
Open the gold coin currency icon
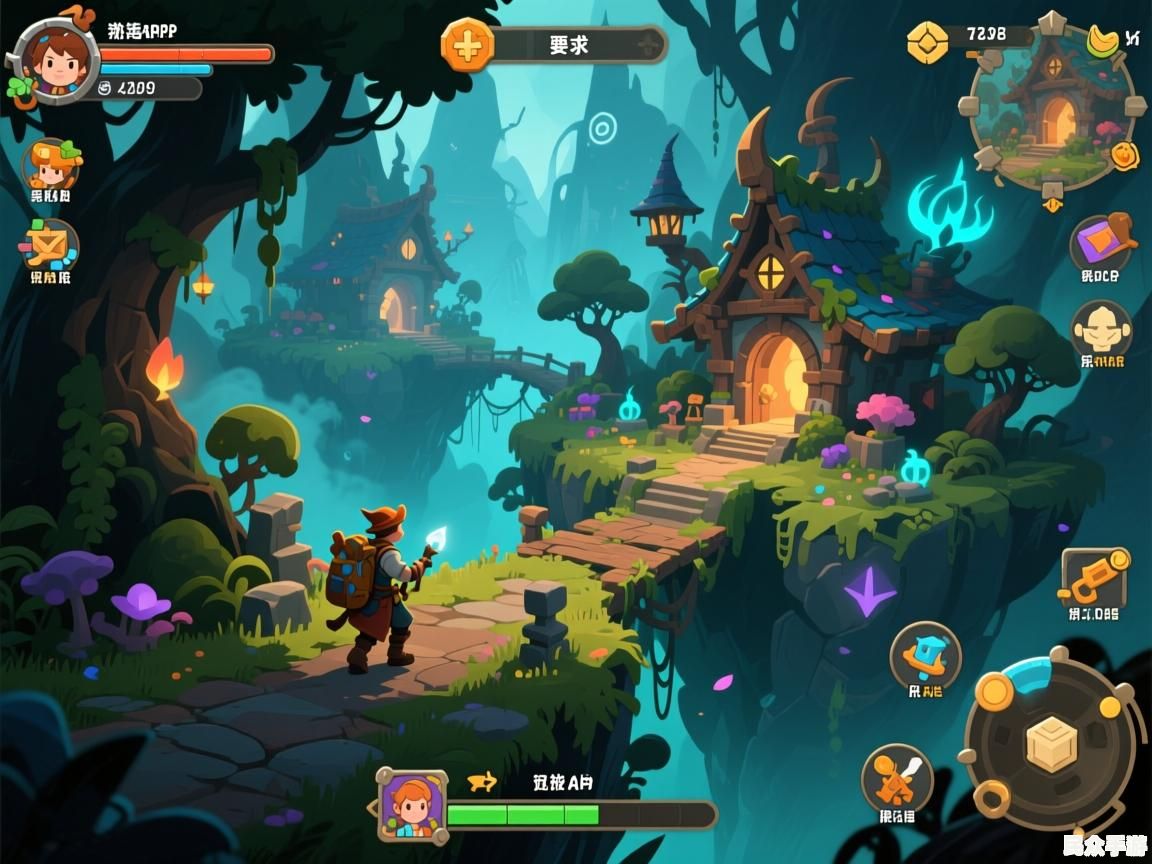927,42
